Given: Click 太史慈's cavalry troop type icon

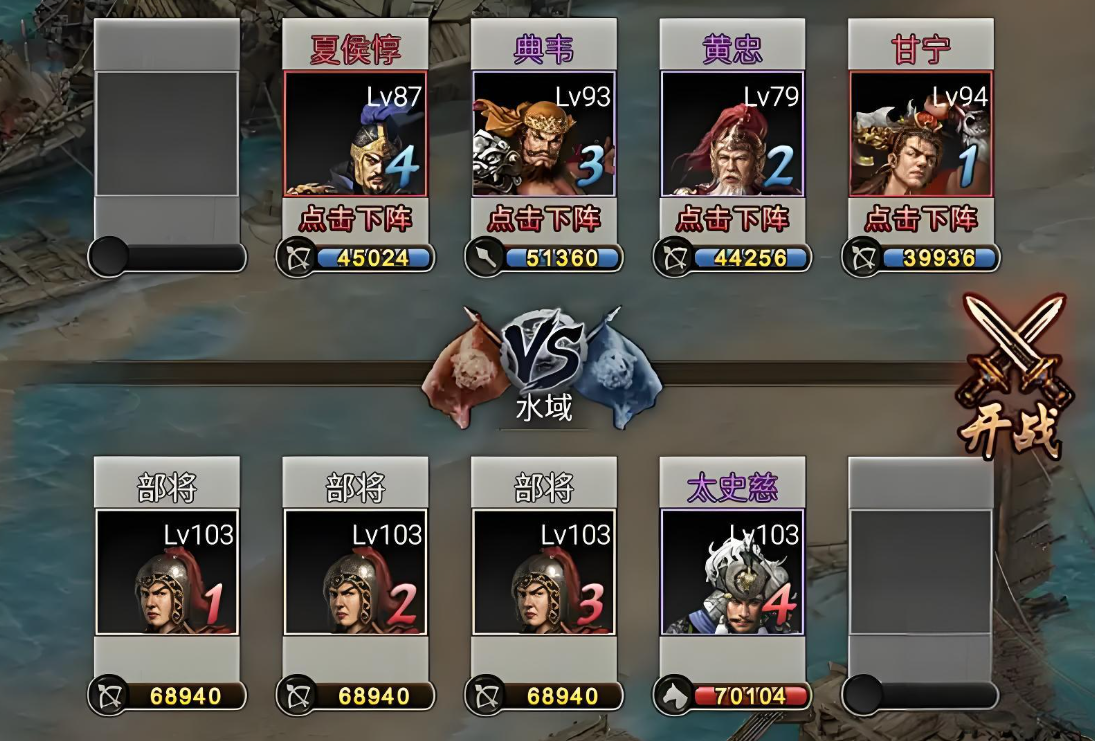Looking at the screenshot, I should pyautogui.click(x=672, y=695).
